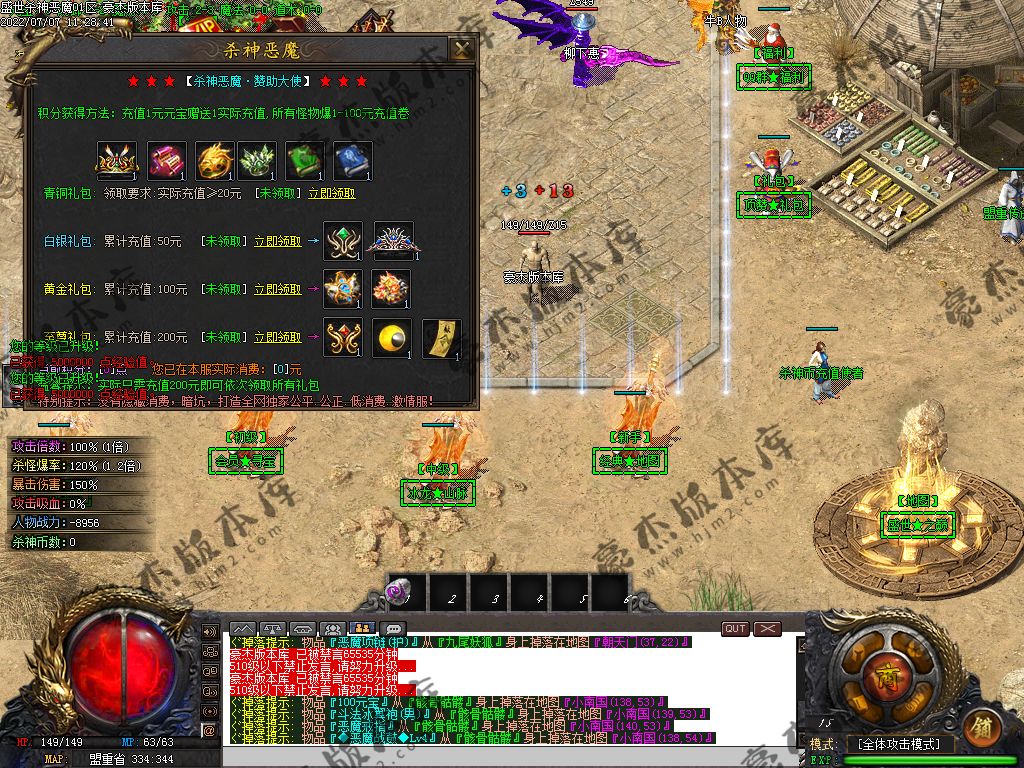
Task: Select the green book reward icon
Action: point(305,160)
